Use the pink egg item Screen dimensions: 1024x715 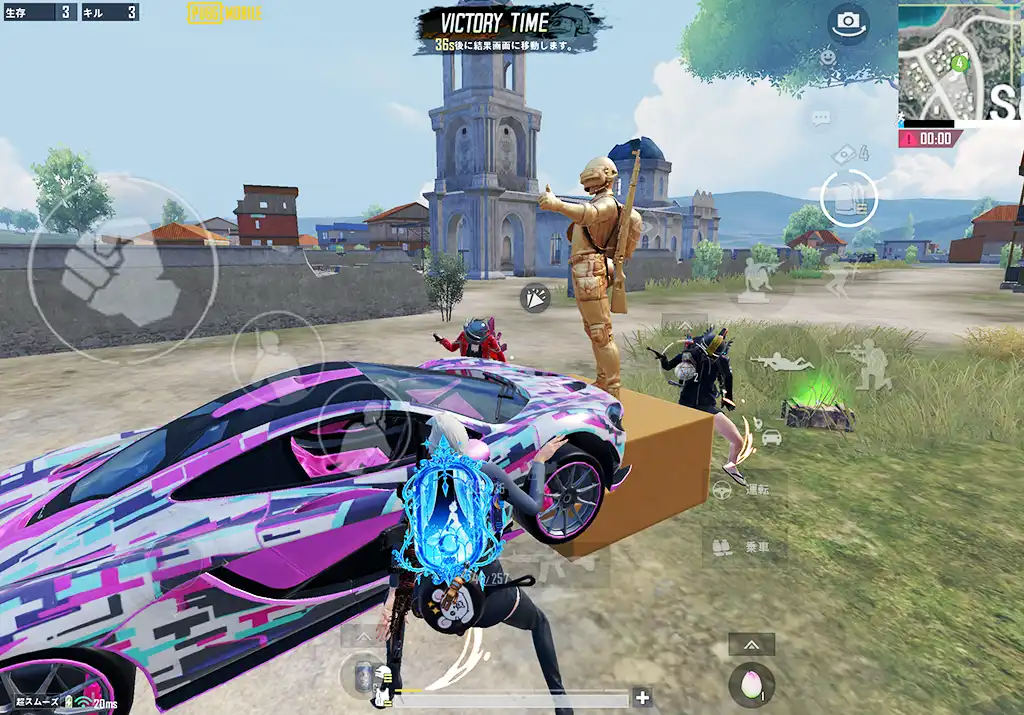click(749, 683)
